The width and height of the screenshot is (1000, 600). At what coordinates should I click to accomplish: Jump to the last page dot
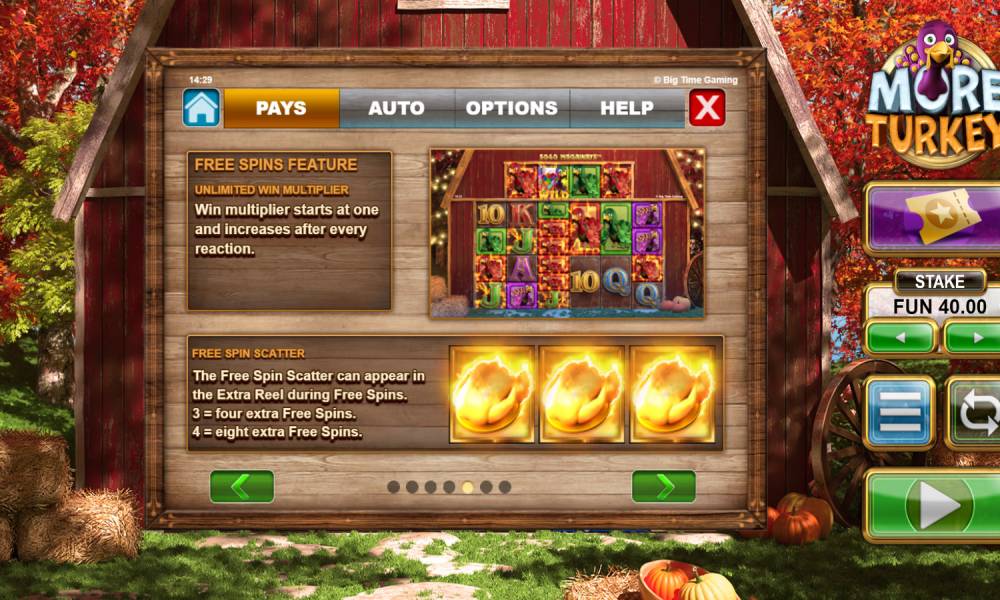click(505, 487)
